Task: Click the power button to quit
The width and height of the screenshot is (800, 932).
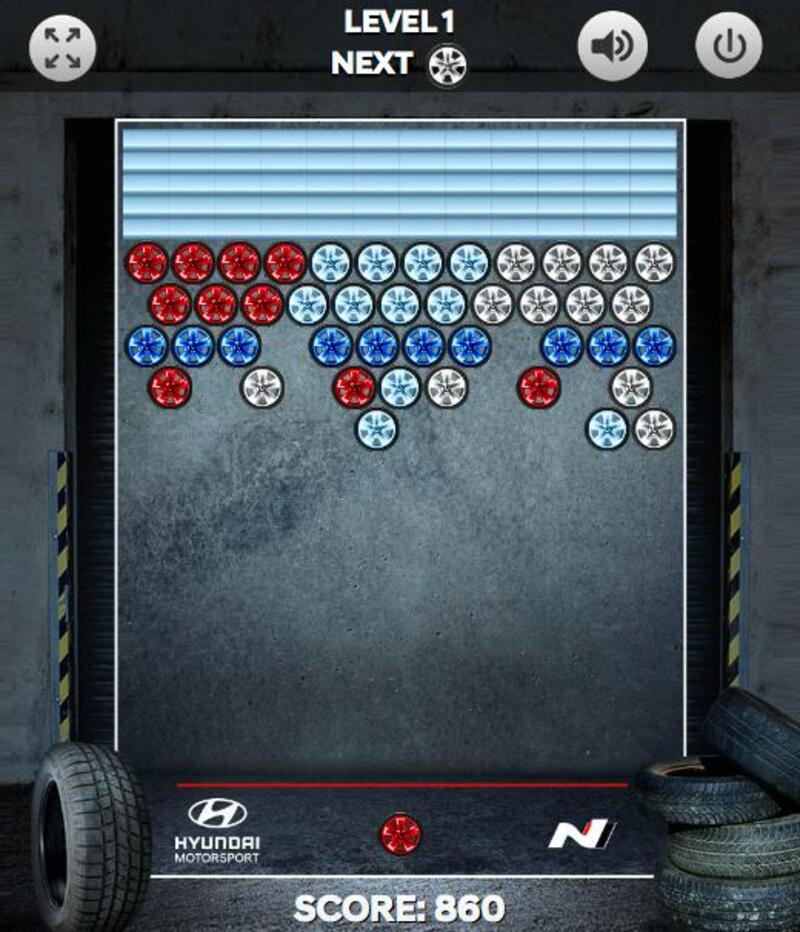Action: tap(729, 46)
